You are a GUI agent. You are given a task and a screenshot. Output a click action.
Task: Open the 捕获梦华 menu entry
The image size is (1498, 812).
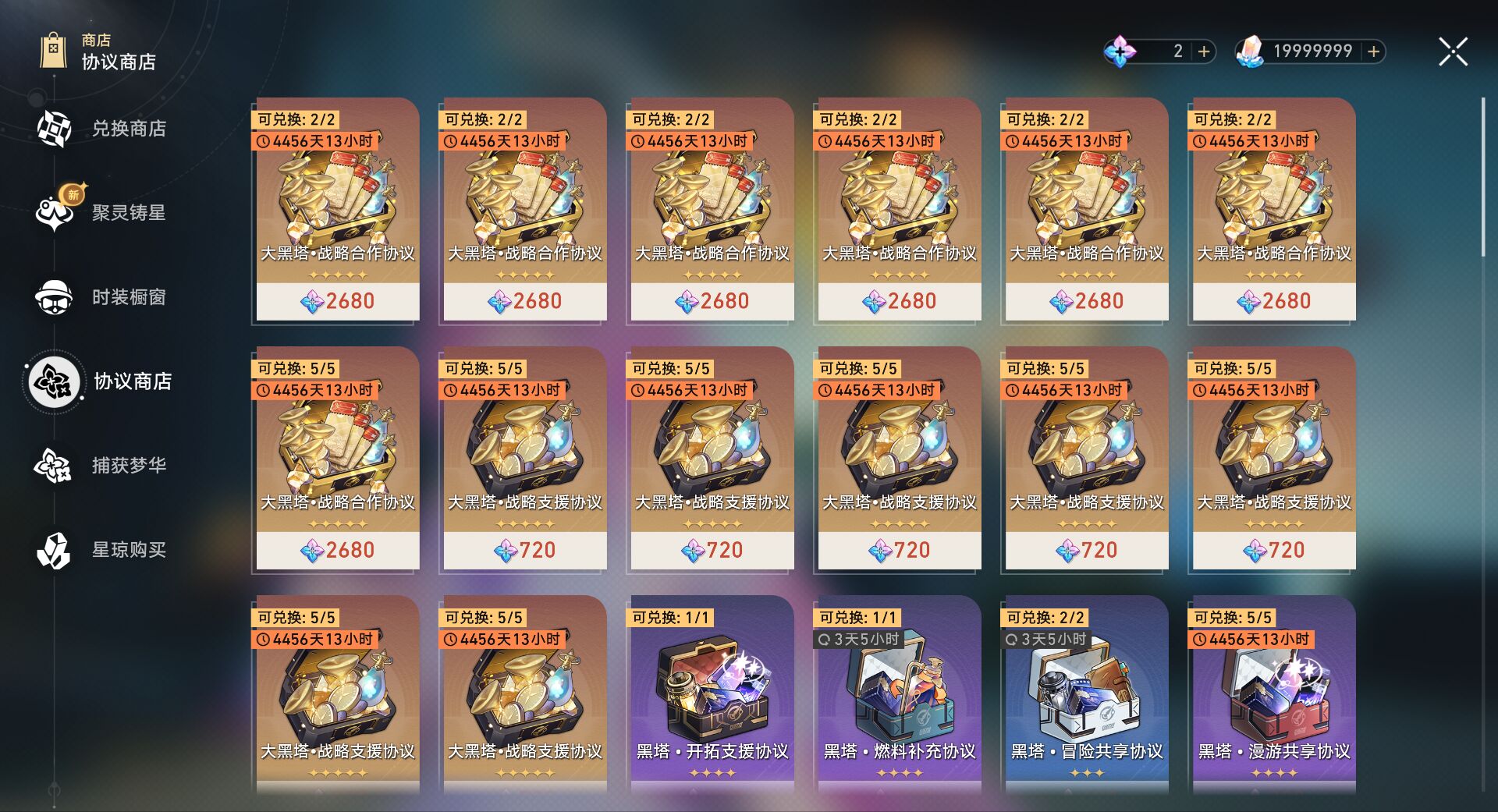55,466
